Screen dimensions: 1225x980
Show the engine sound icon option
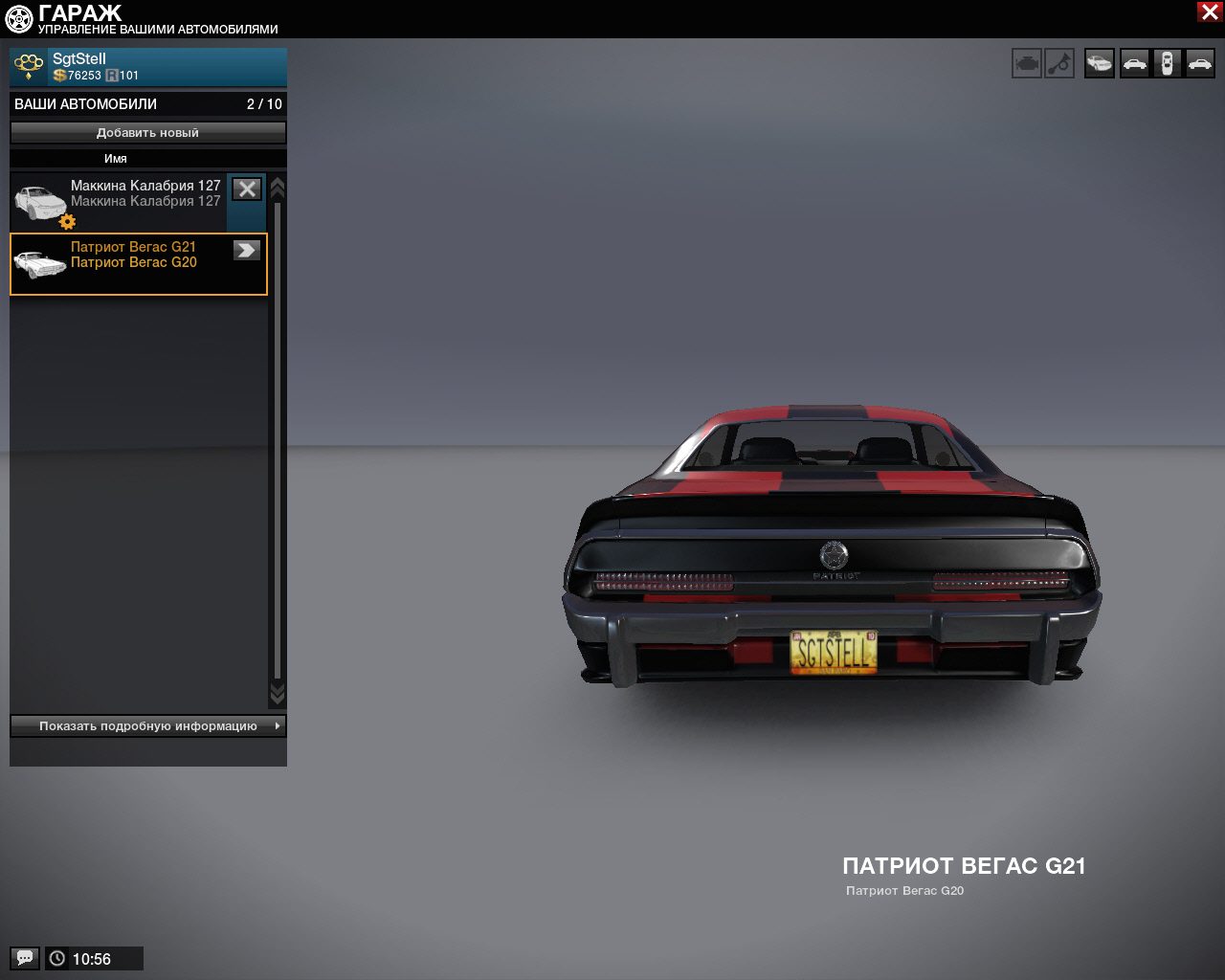pyautogui.click(x=1027, y=64)
